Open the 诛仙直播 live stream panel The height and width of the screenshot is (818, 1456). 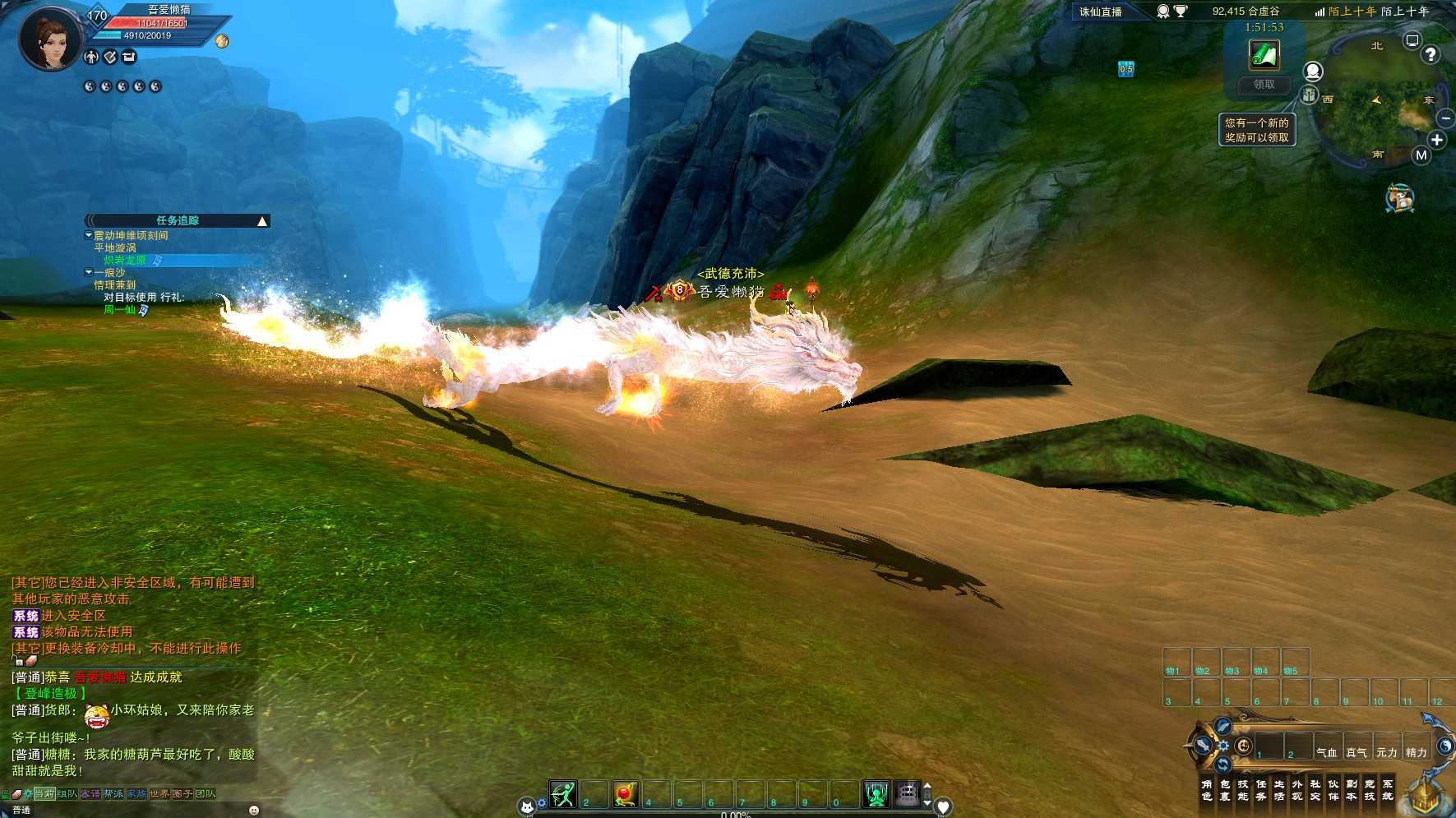click(x=1100, y=12)
